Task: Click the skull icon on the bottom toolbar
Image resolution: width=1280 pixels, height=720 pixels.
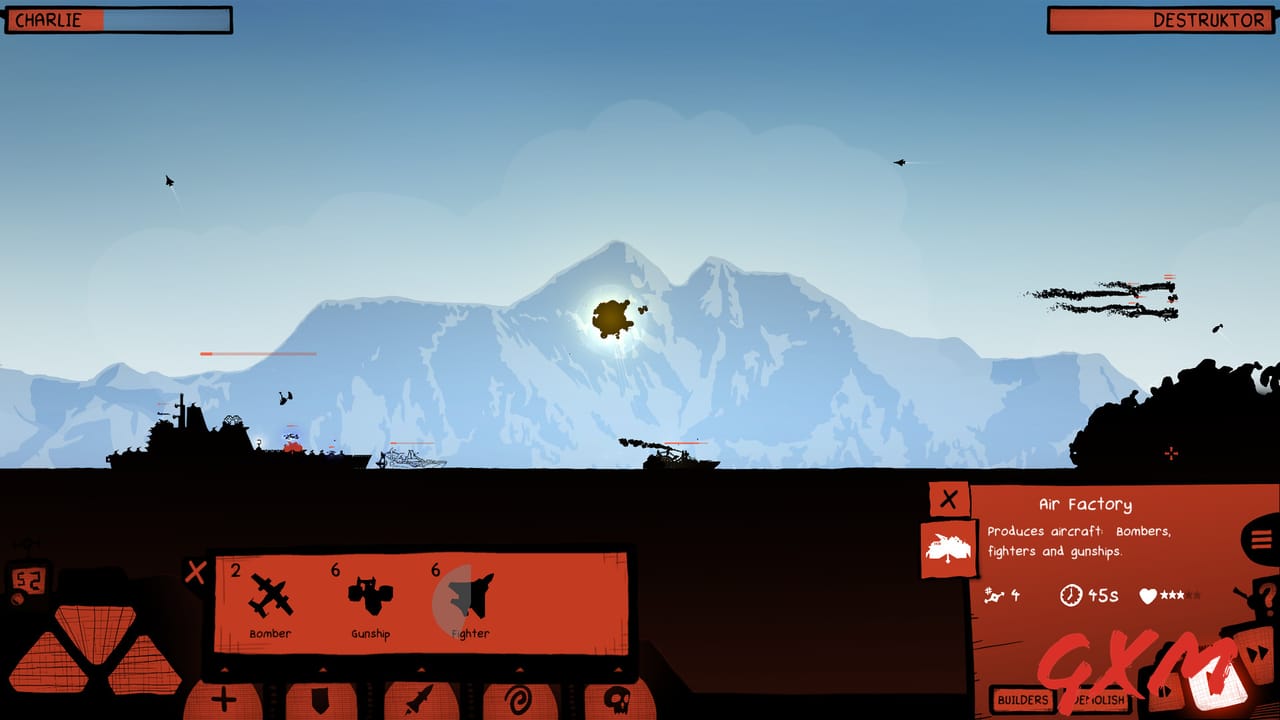Action: (618, 700)
